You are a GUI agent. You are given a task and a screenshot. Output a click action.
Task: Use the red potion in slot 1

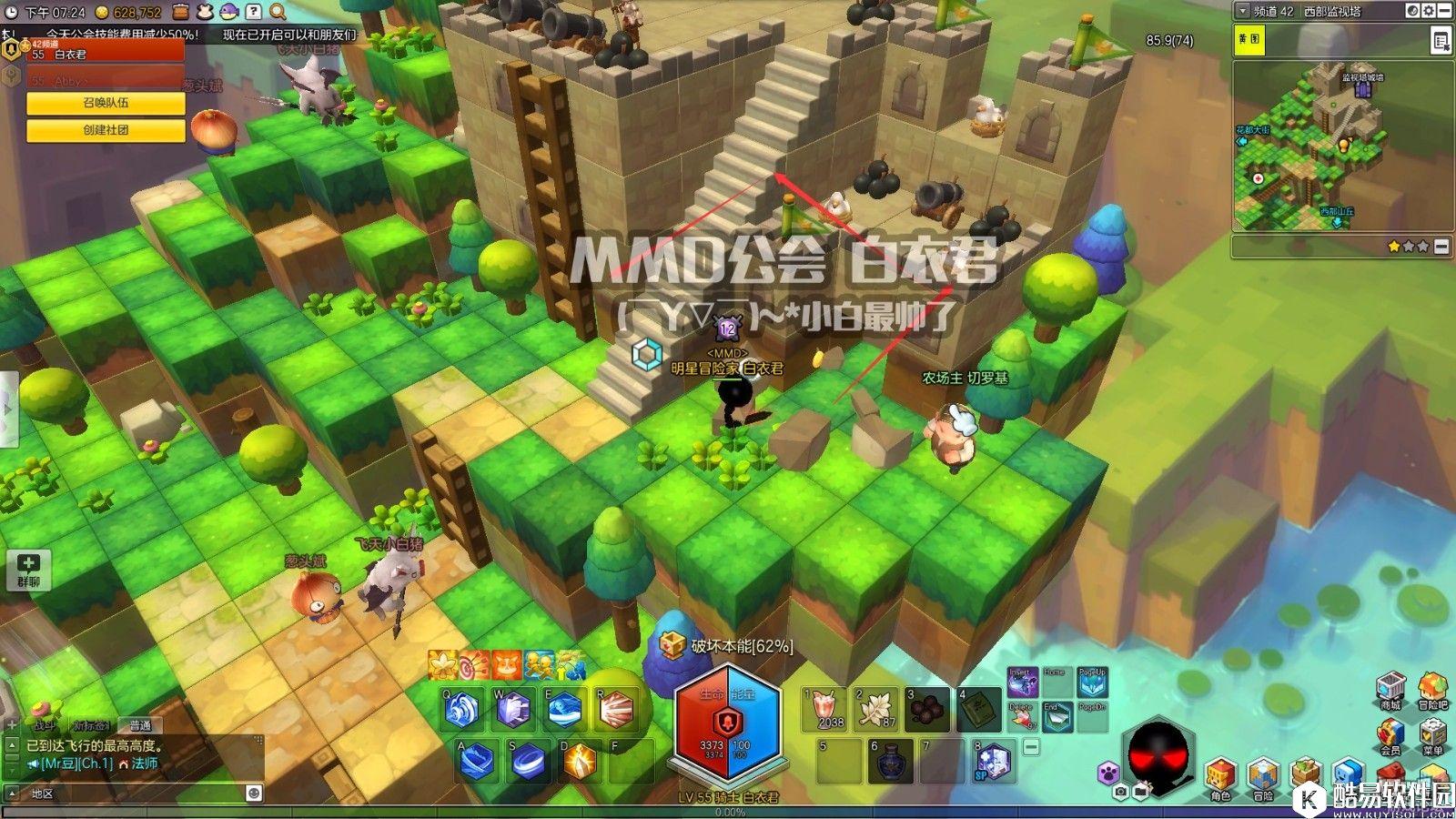[824, 709]
